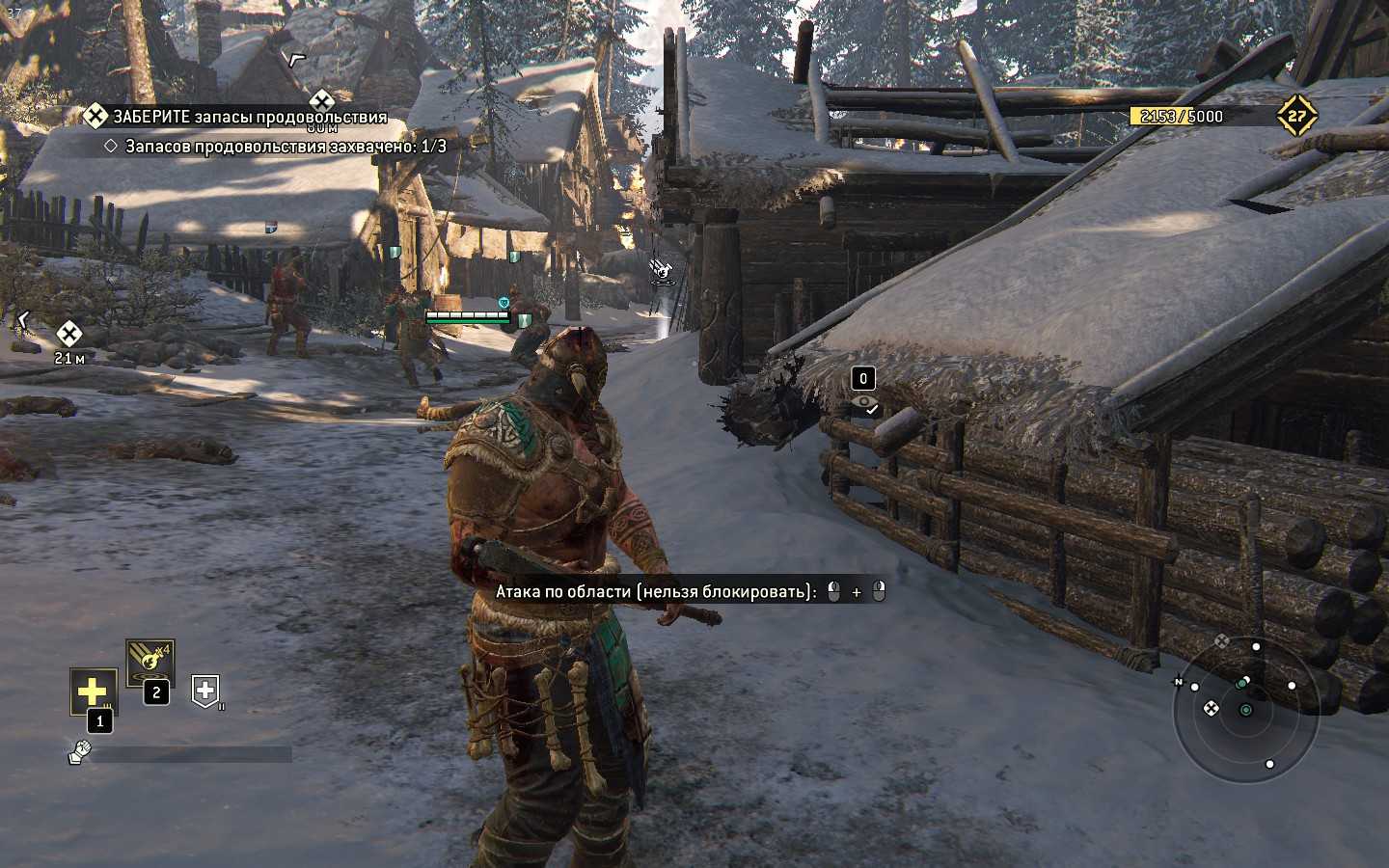Click the eye stealth indicator icon
Viewport: 1389px width, 868px height.
[864, 403]
